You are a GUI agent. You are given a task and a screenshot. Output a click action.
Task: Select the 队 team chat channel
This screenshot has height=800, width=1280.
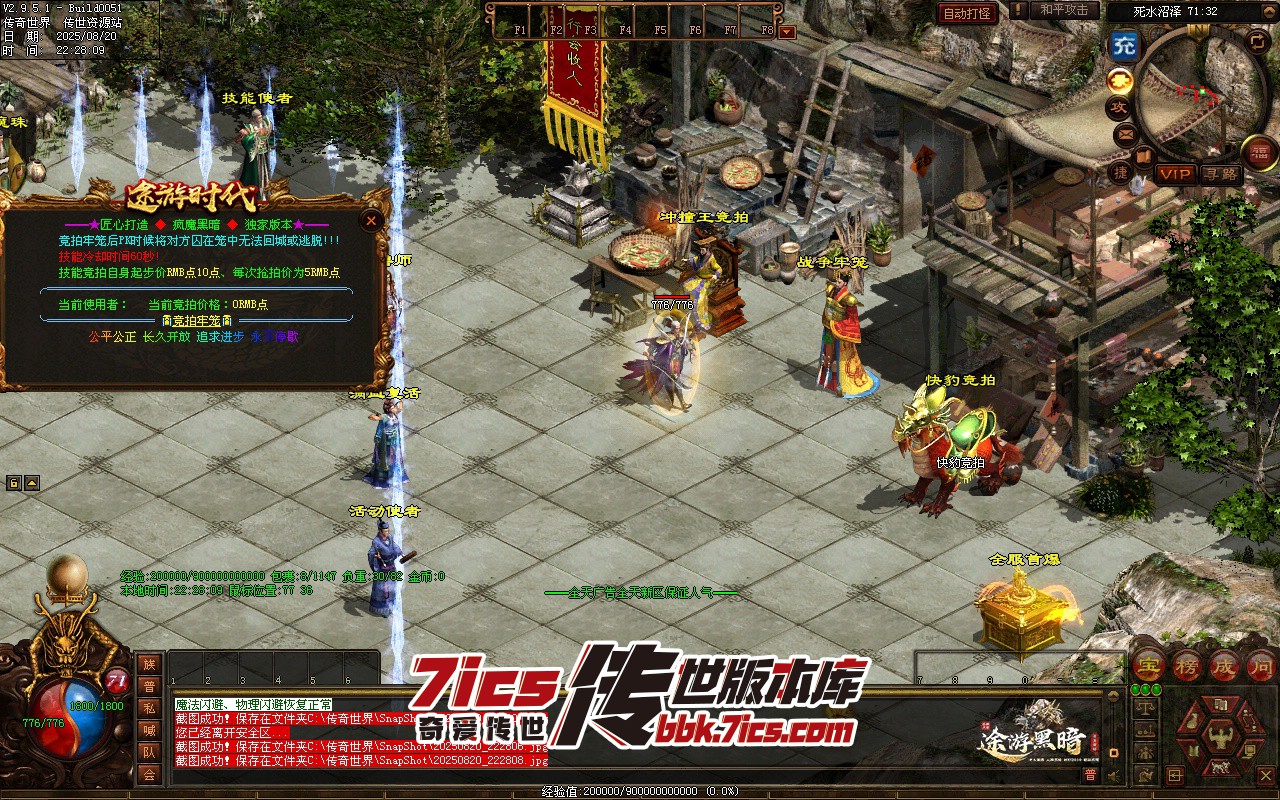149,752
